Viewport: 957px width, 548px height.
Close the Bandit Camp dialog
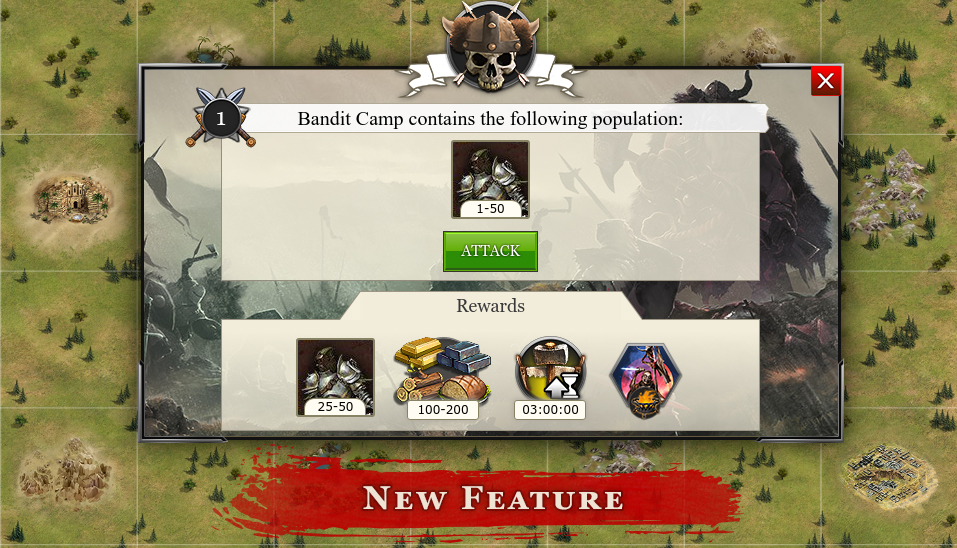point(825,81)
